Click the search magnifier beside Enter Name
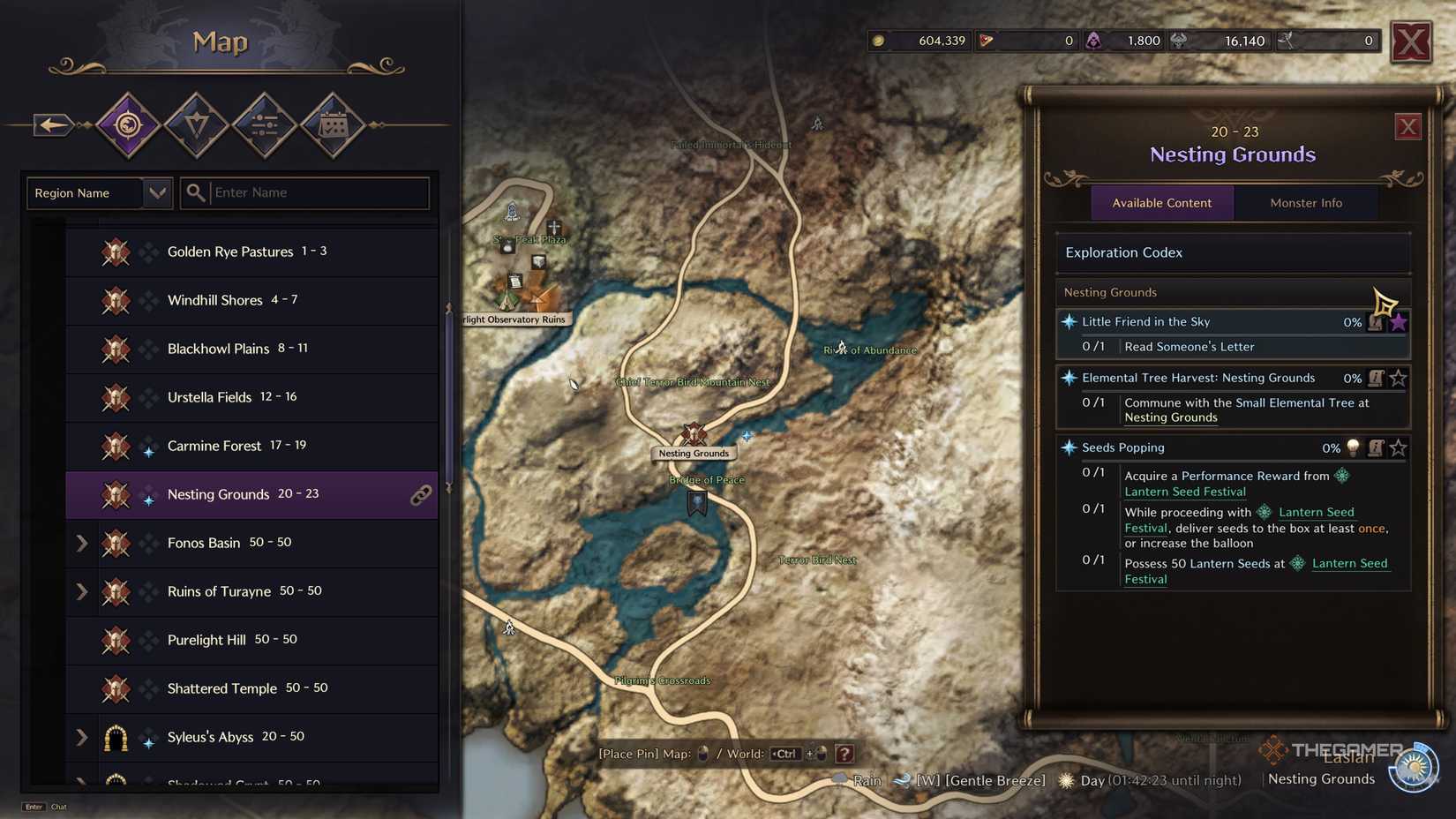 coord(195,192)
